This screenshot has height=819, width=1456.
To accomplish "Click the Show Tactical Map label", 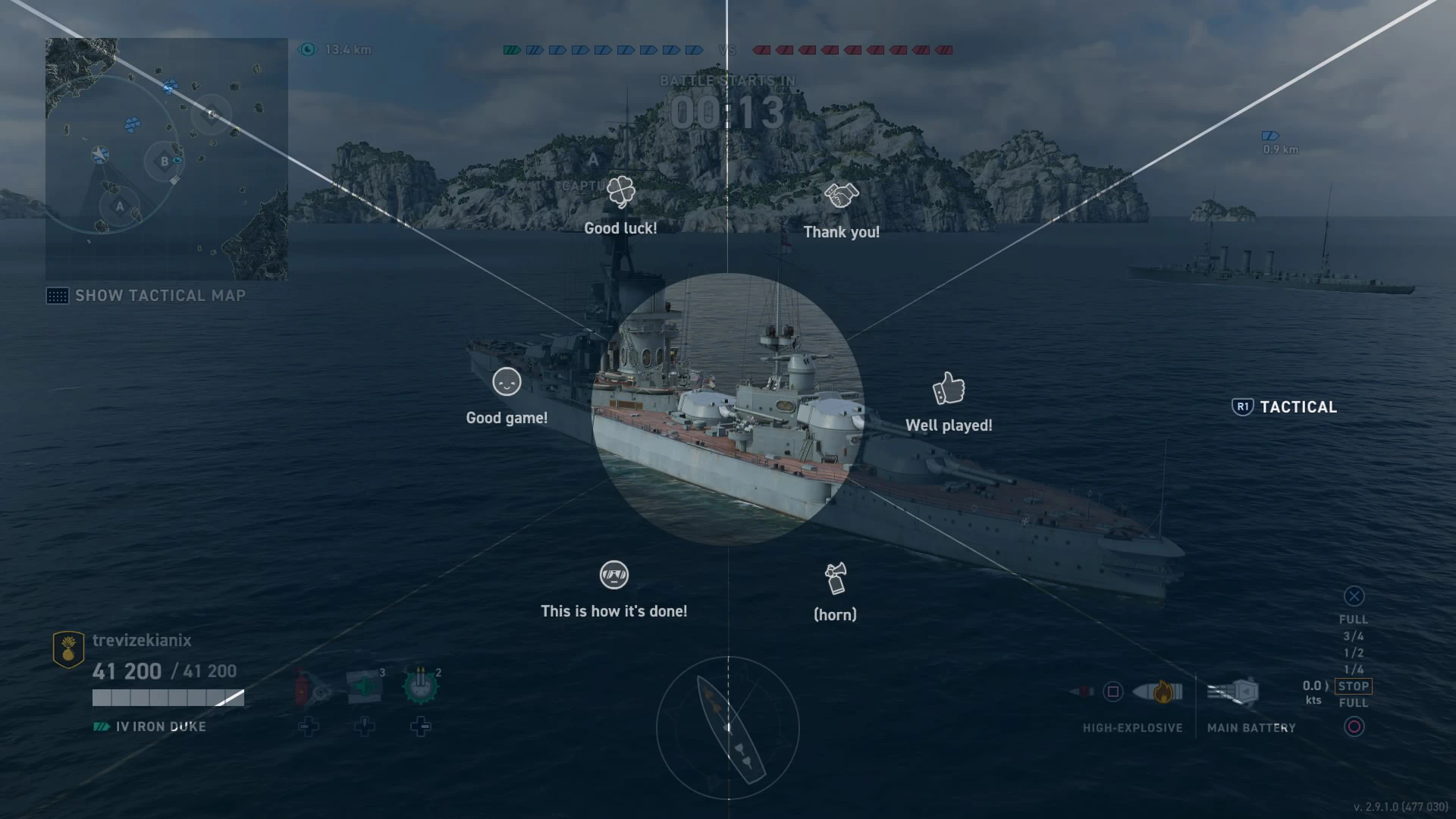I will (x=160, y=296).
